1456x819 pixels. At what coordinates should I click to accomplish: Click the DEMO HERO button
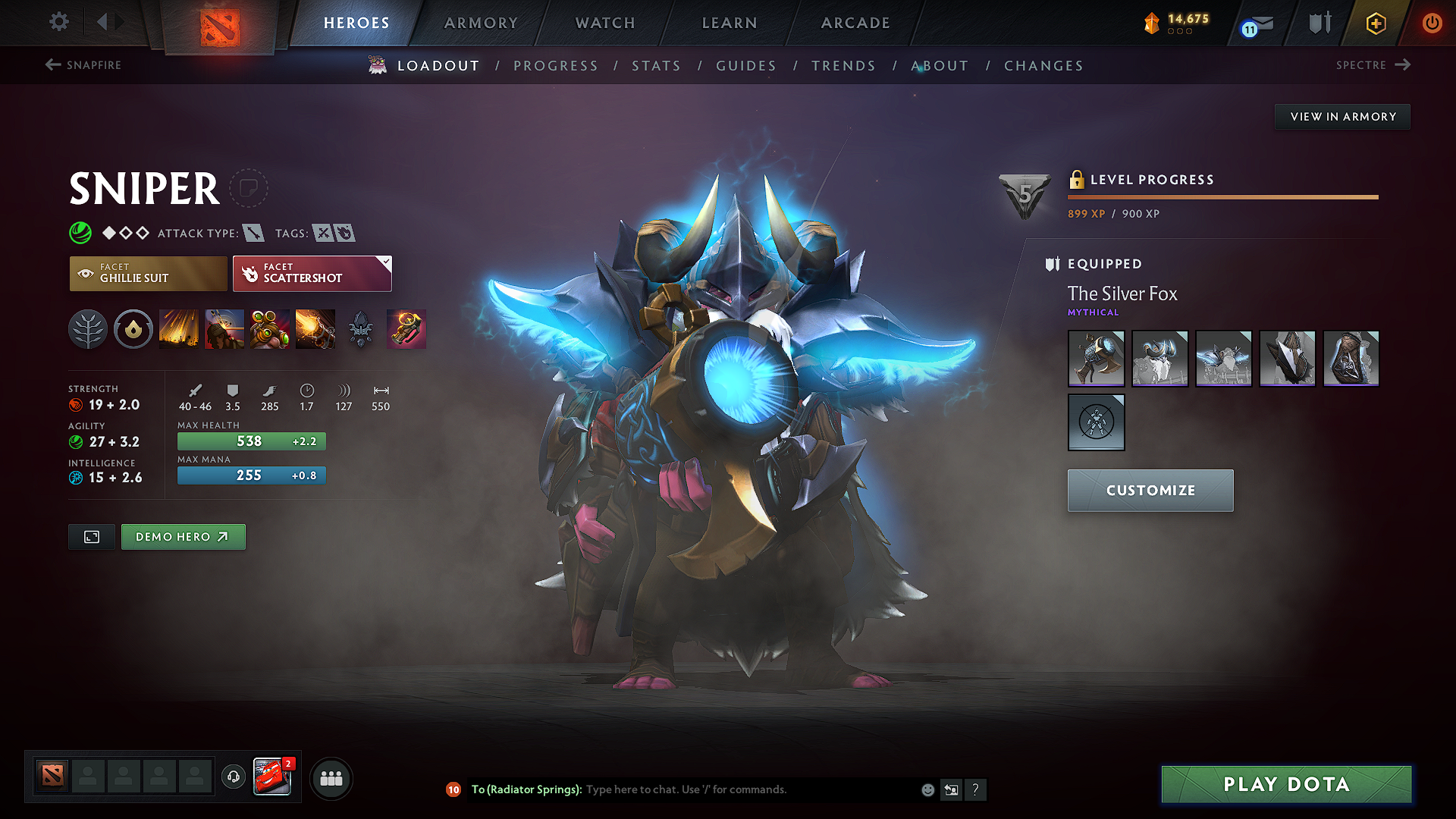pos(183,536)
